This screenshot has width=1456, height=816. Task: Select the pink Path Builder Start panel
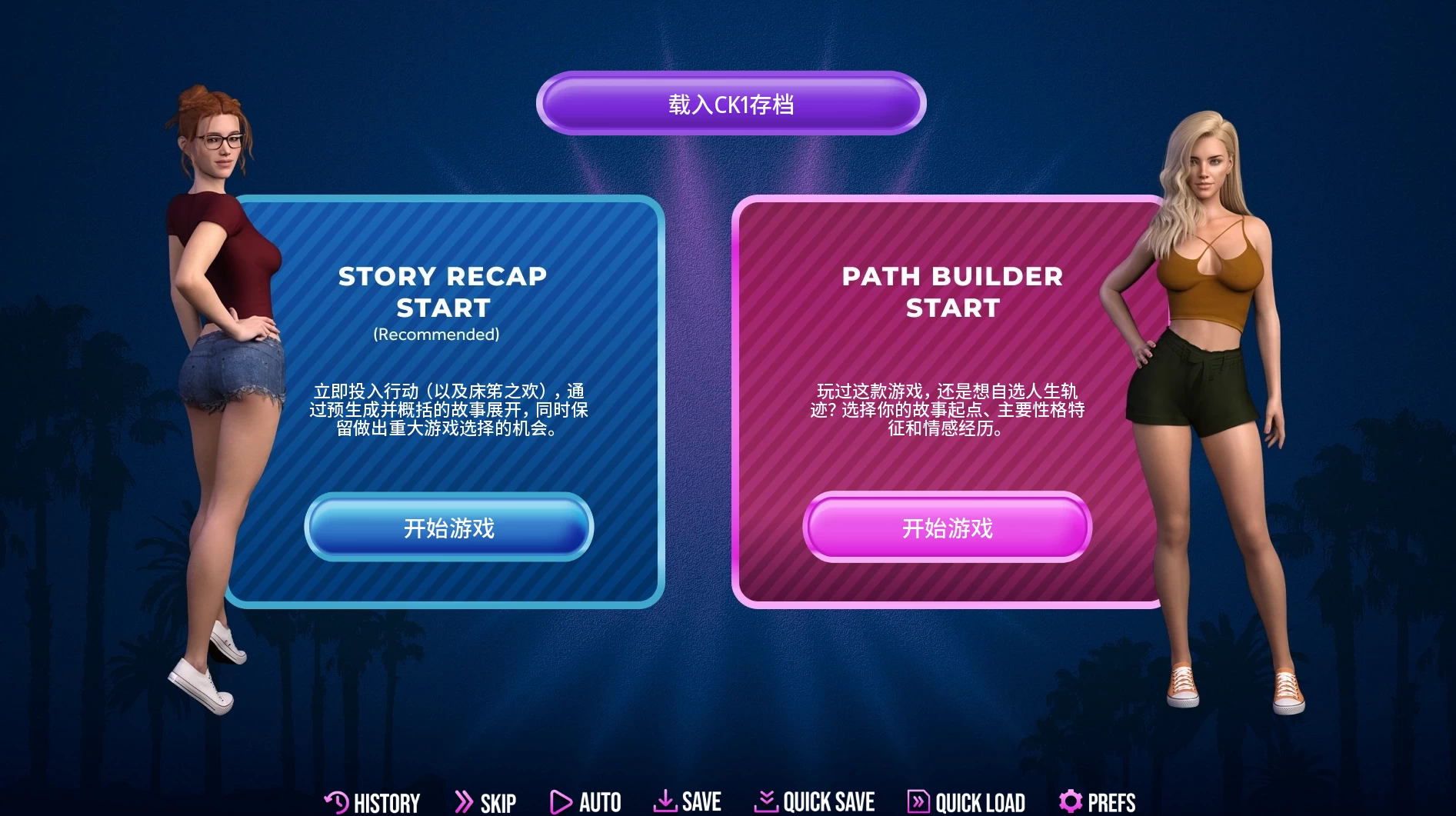pyautogui.click(x=946, y=528)
